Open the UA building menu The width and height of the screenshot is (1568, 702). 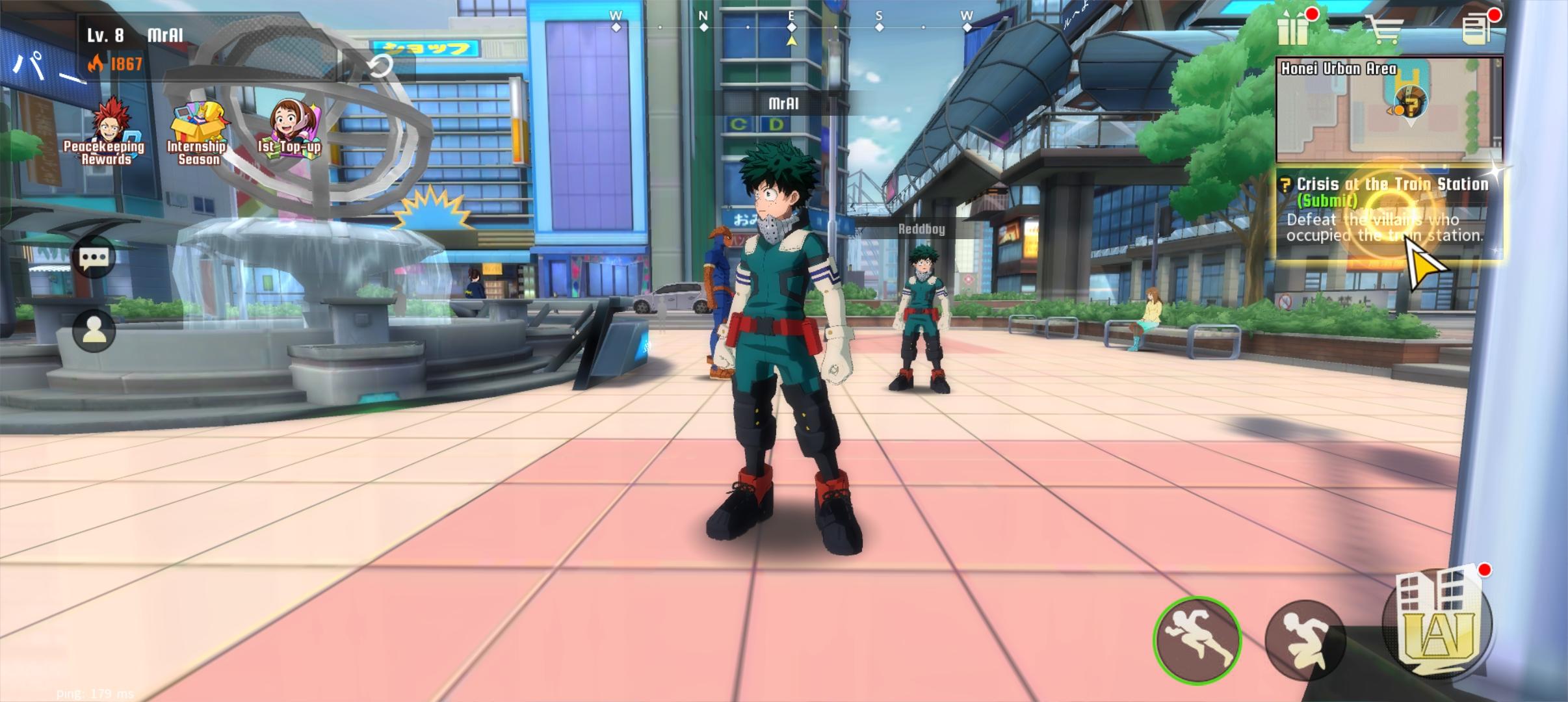[1437, 622]
